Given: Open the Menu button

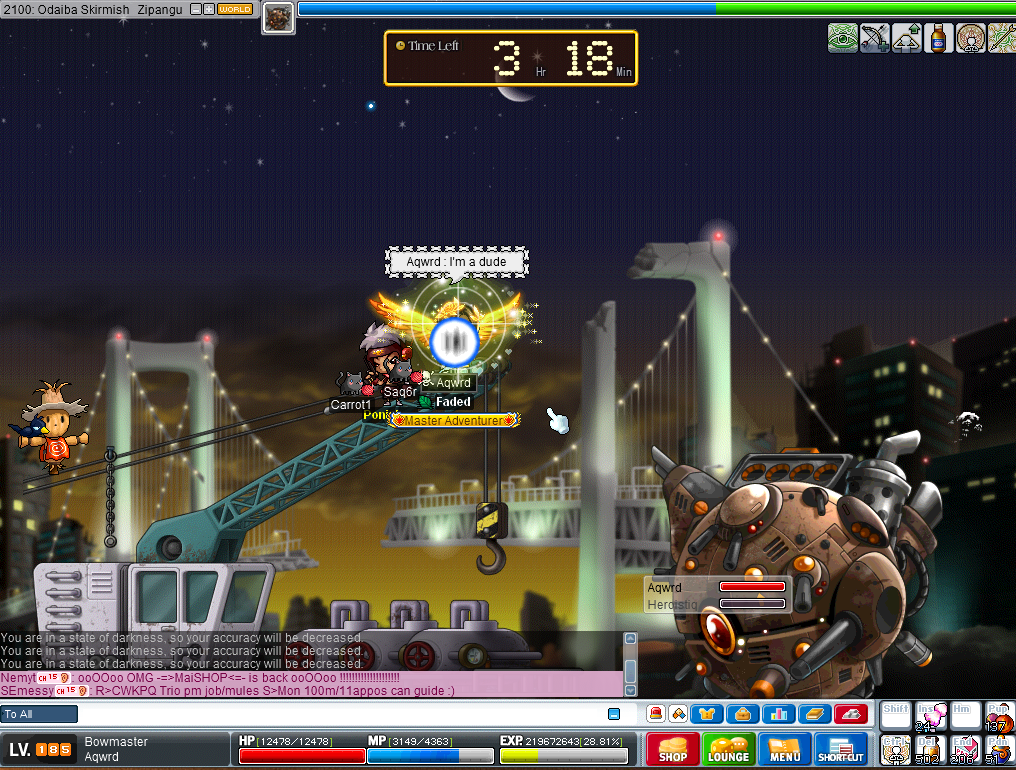Looking at the screenshot, I should tap(784, 750).
